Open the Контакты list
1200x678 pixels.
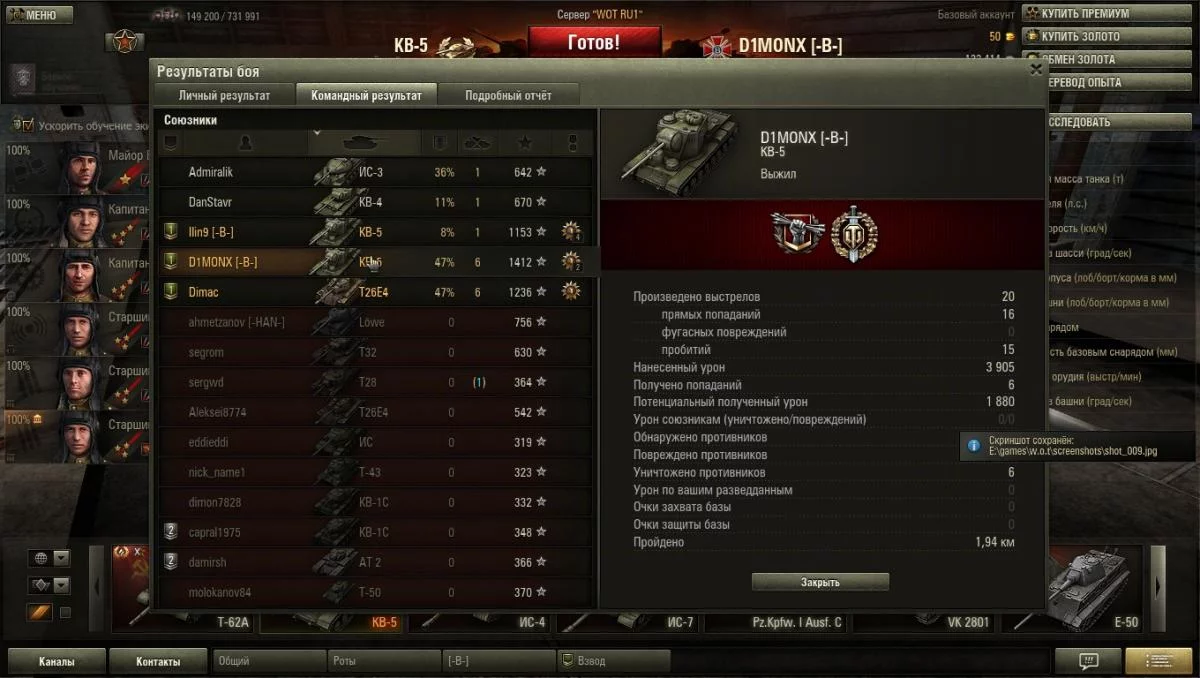pyautogui.click(x=159, y=661)
